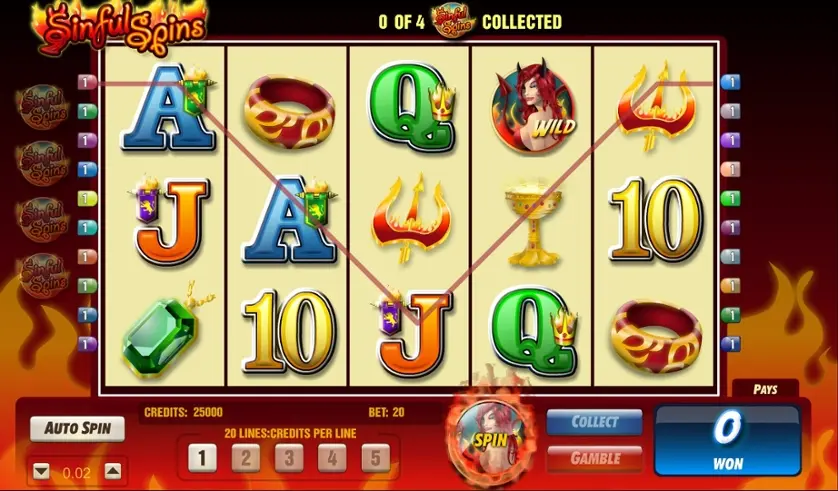Choose 3 credits per line
Viewport: 838px width, 491px height.
pyautogui.click(x=288, y=458)
